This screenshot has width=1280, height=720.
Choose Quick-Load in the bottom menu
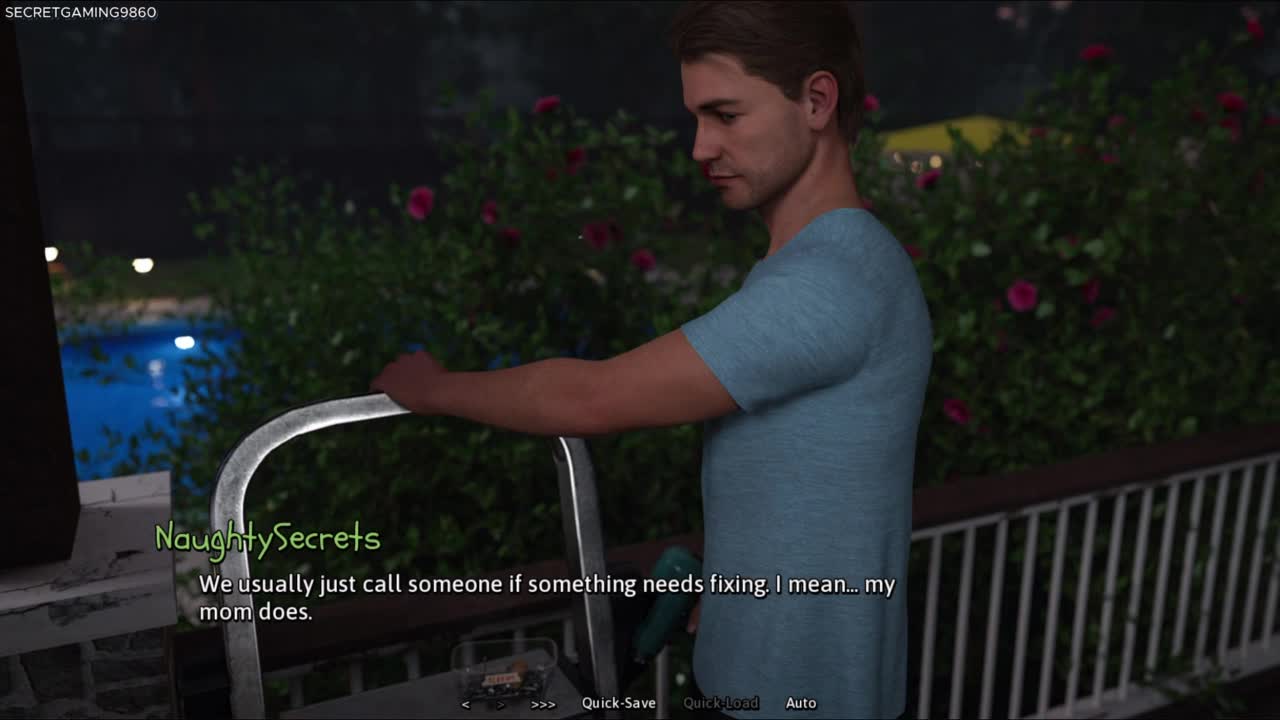coord(720,703)
